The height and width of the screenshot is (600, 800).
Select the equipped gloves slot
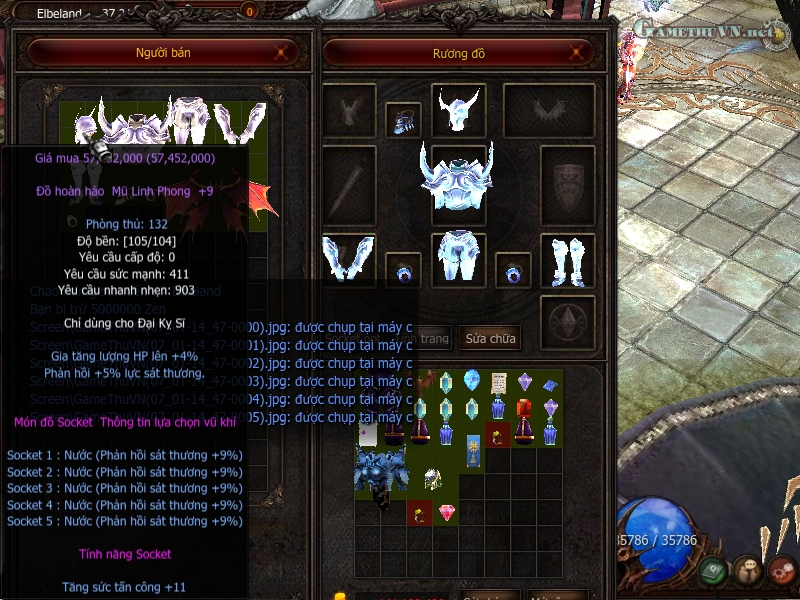pyautogui.click(x=349, y=259)
